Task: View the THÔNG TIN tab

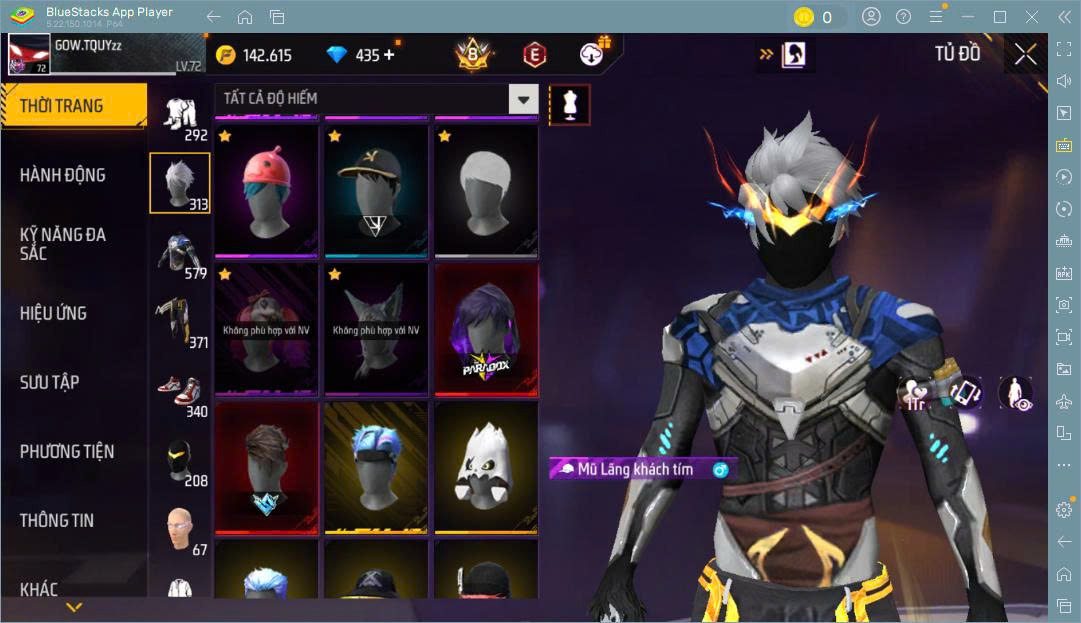Action: (x=57, y=520)
